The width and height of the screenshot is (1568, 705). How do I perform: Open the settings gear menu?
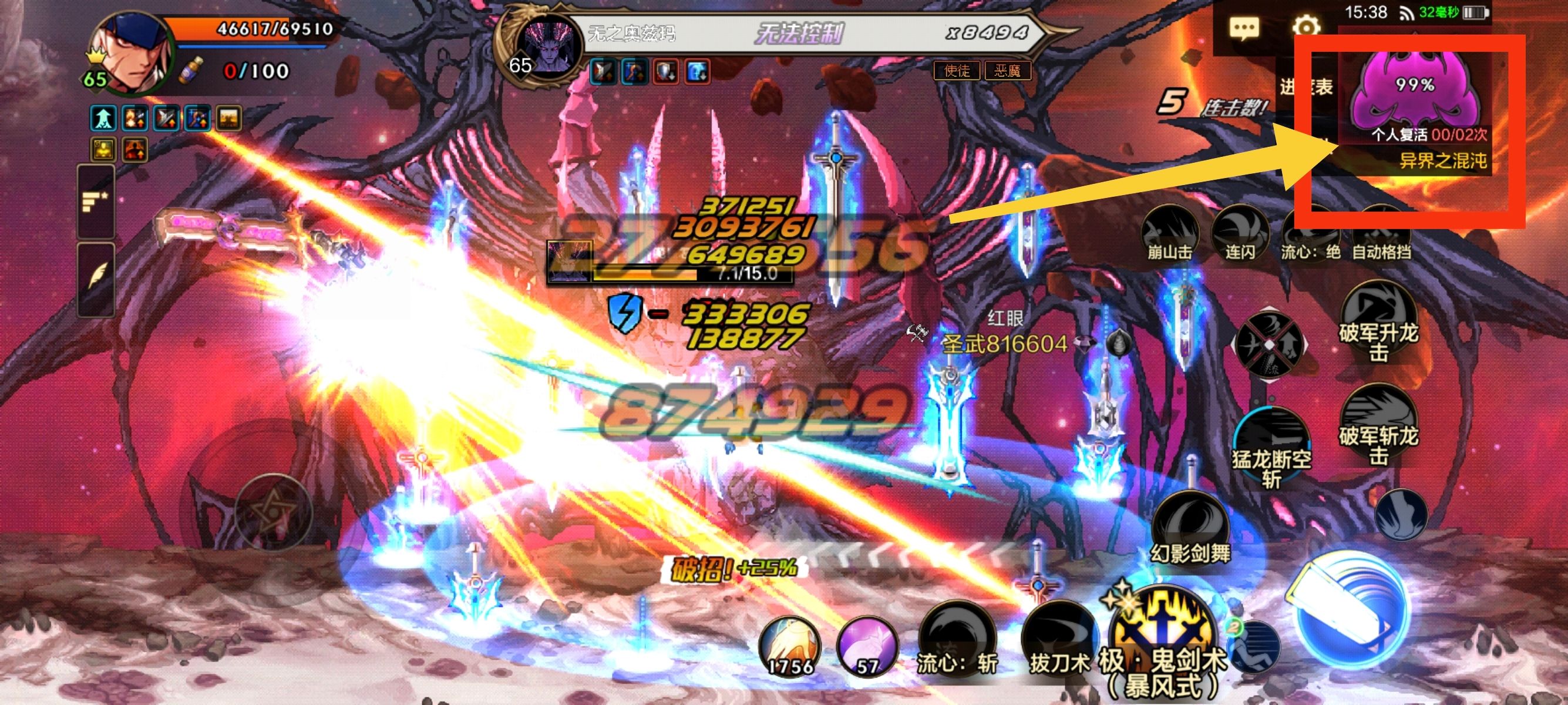point(1305,28)
